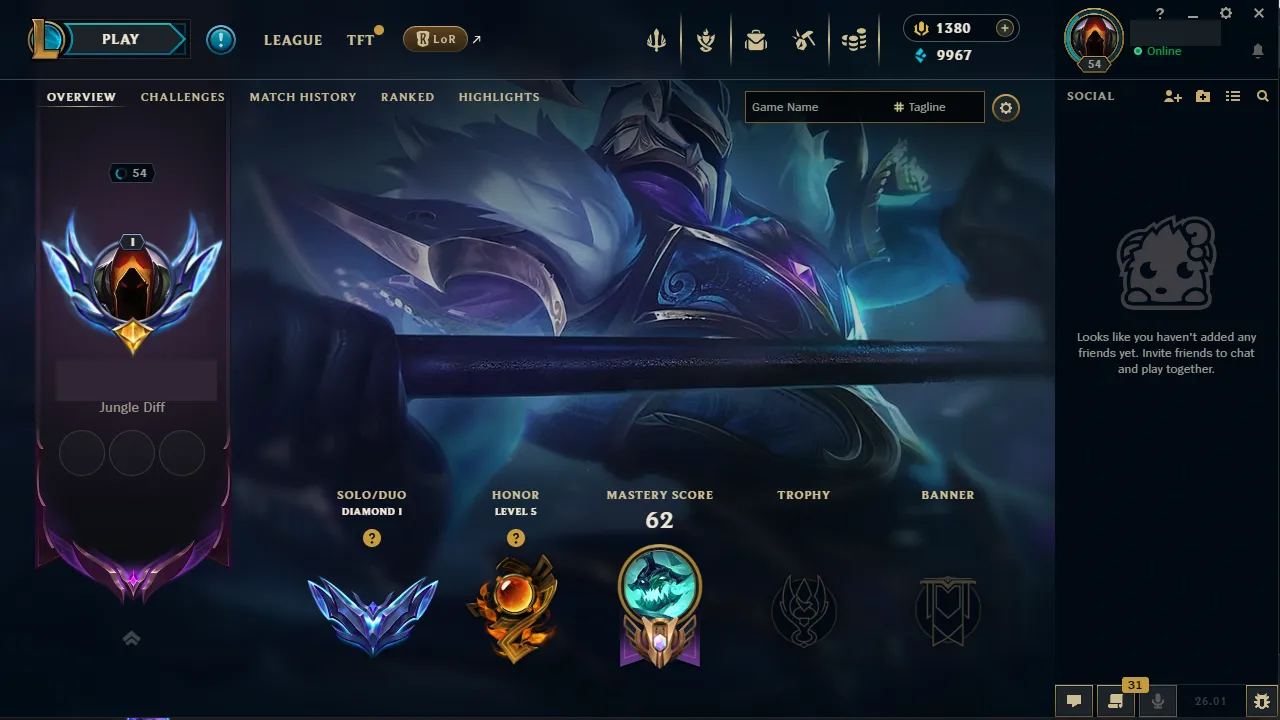Viewport: 1280px width, 720px height.
Task: Collapse the profile rank panel chevron
Action: pos(131,637)
